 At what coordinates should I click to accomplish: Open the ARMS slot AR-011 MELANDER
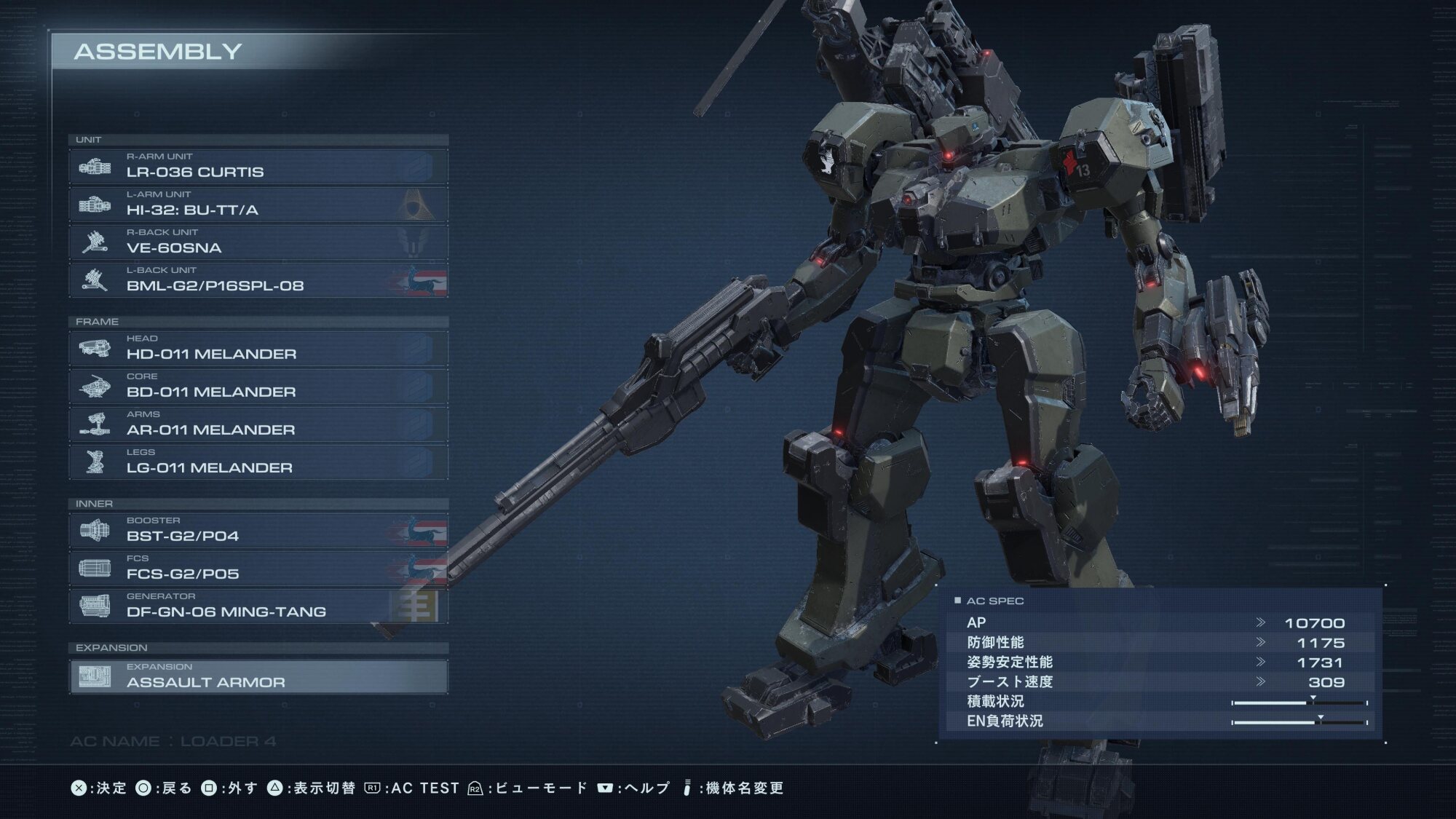point(258,424)
